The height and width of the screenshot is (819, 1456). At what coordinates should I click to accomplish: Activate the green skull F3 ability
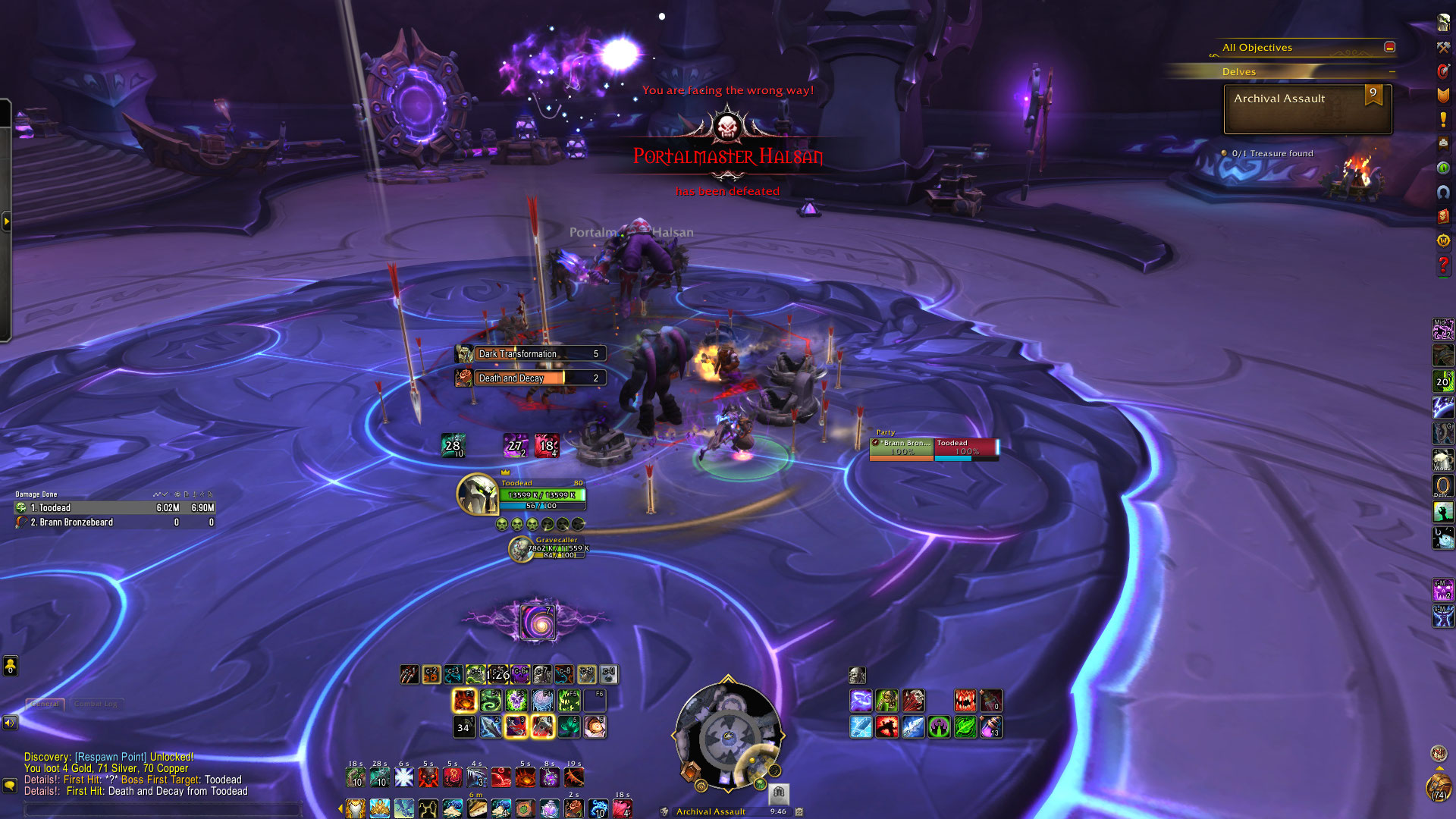(x=516, y=701)
